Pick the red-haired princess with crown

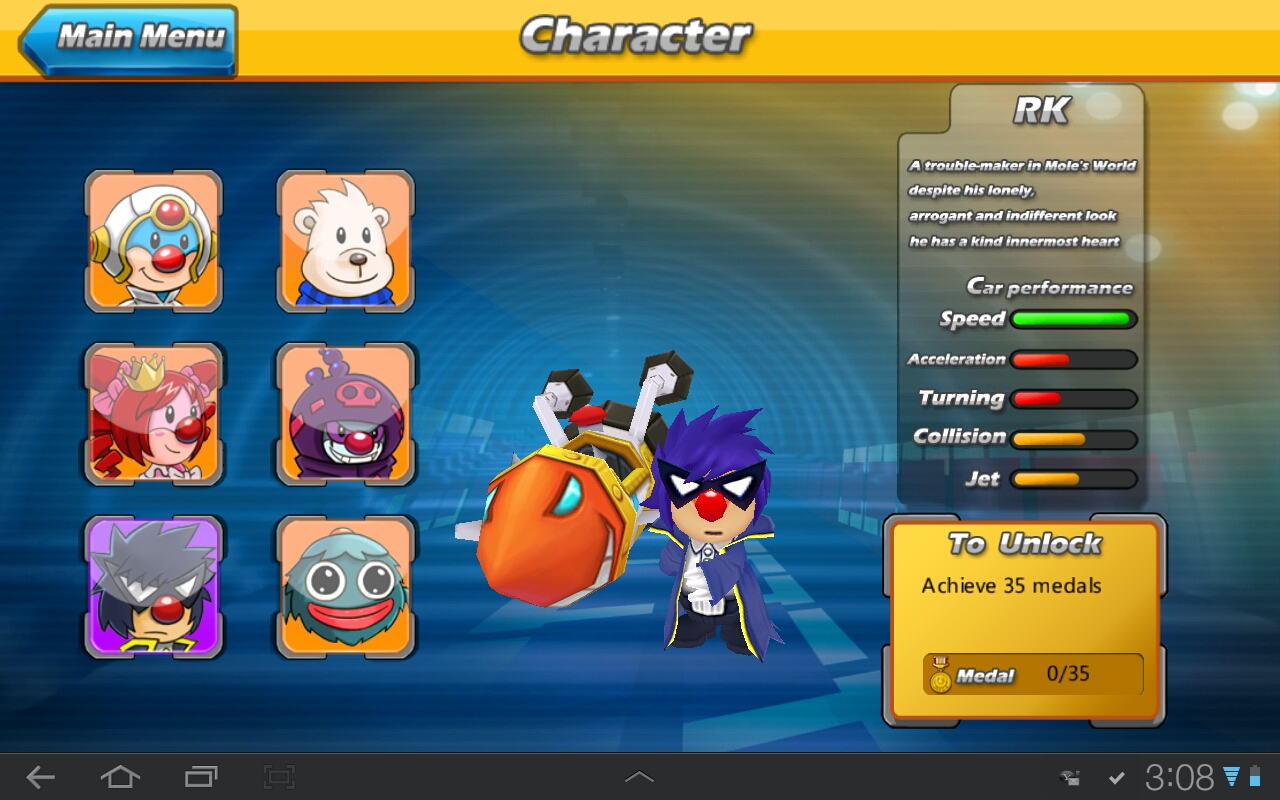click(x=154, y=414)
